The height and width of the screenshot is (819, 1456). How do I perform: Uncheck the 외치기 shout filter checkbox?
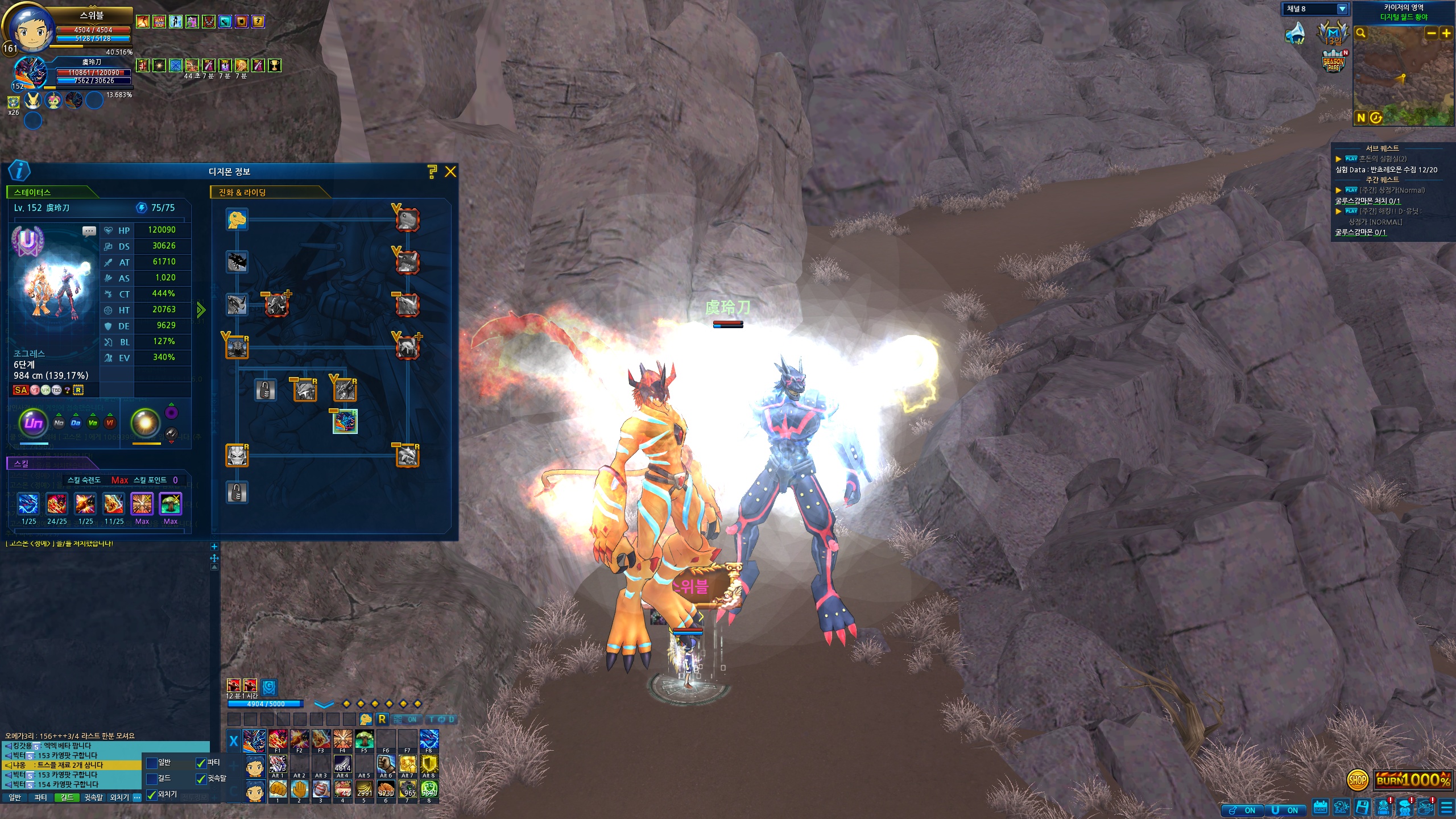pyautogui.click(x=152, y=795)
